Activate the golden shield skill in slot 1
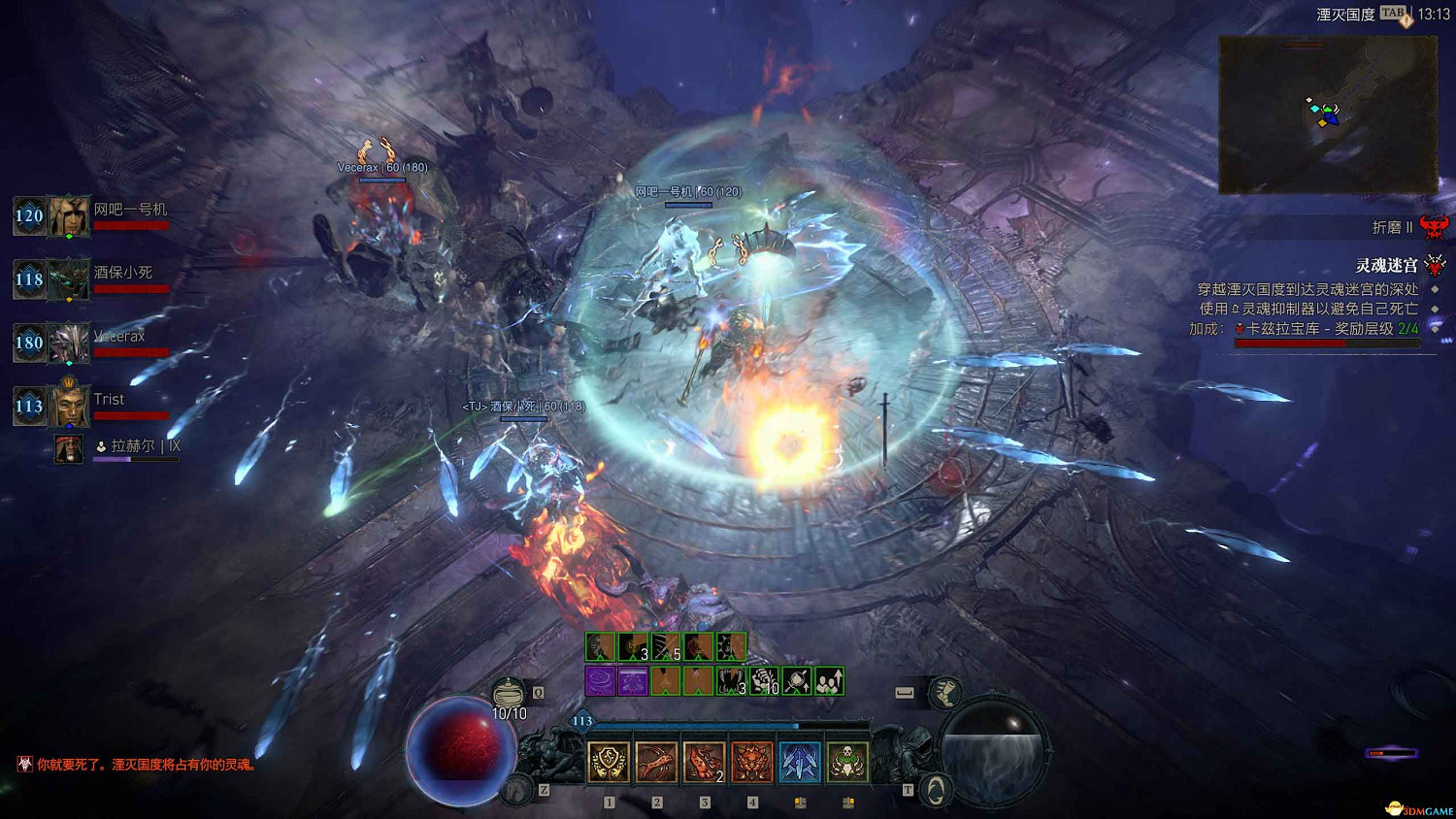Screen dimensions: 1456x819 (609, 763)
